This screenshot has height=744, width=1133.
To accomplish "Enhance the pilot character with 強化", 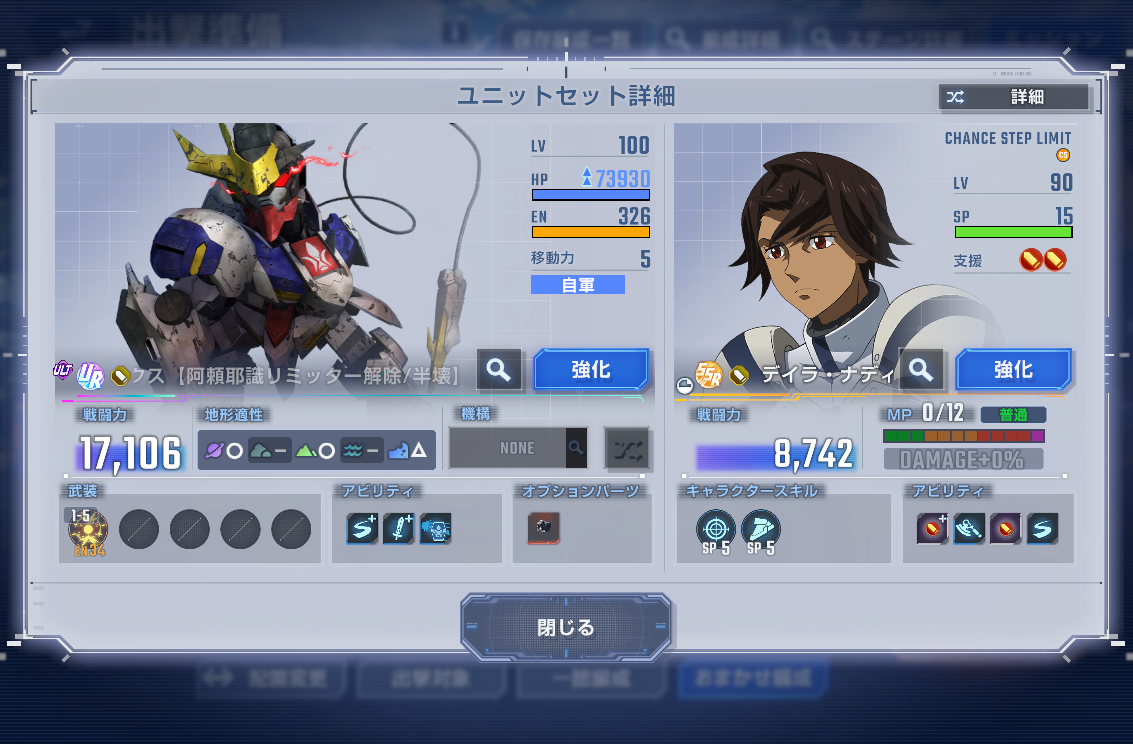I will [1013, 370].
